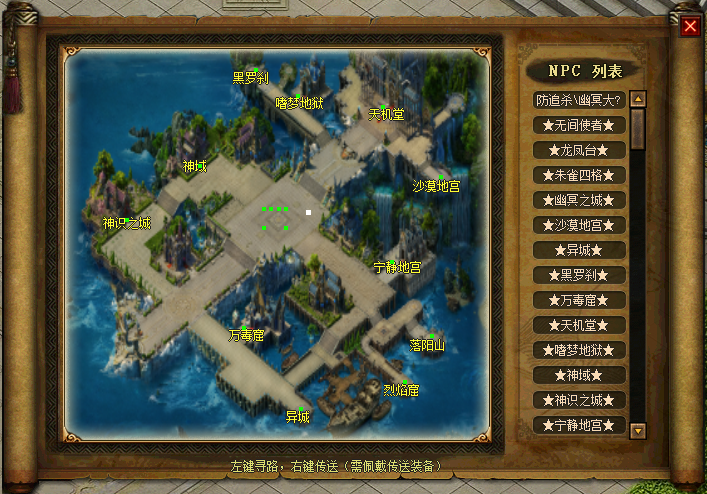
Task: Select 防追杀\幽冥大? in the NPC list
Action: pos(579,100)
